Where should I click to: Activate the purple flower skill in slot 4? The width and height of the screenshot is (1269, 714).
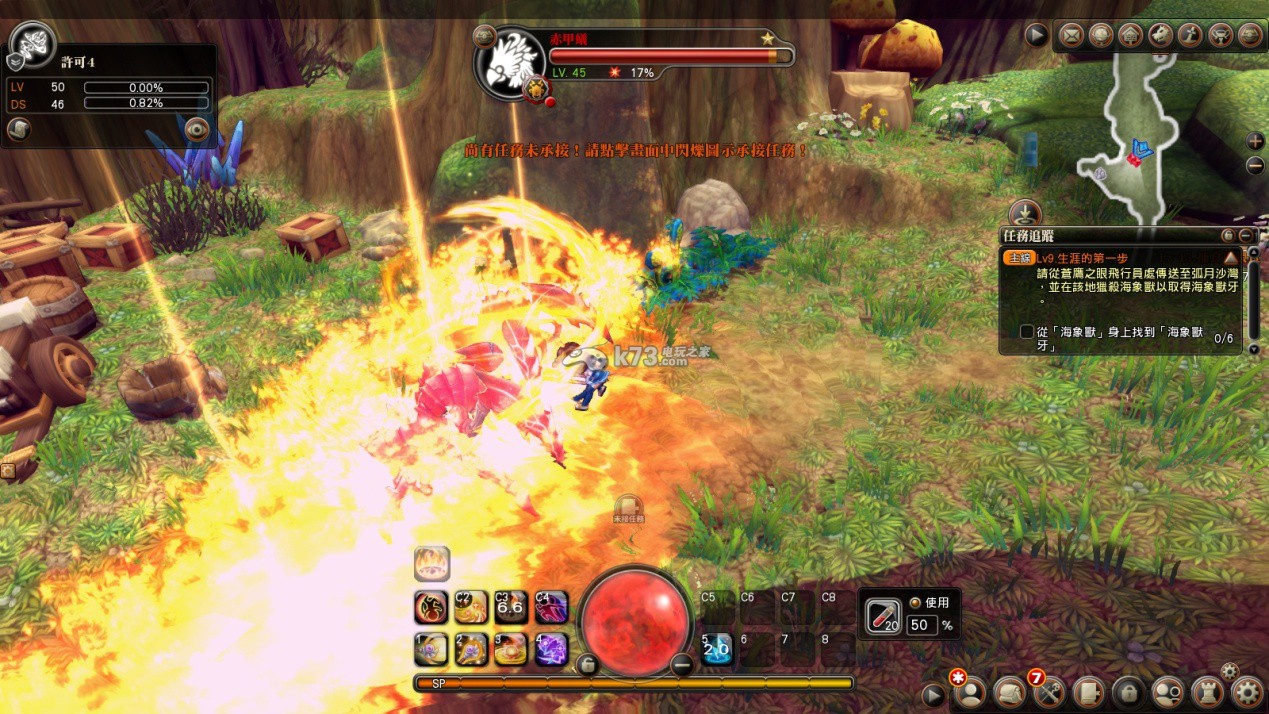click(551, 649)
